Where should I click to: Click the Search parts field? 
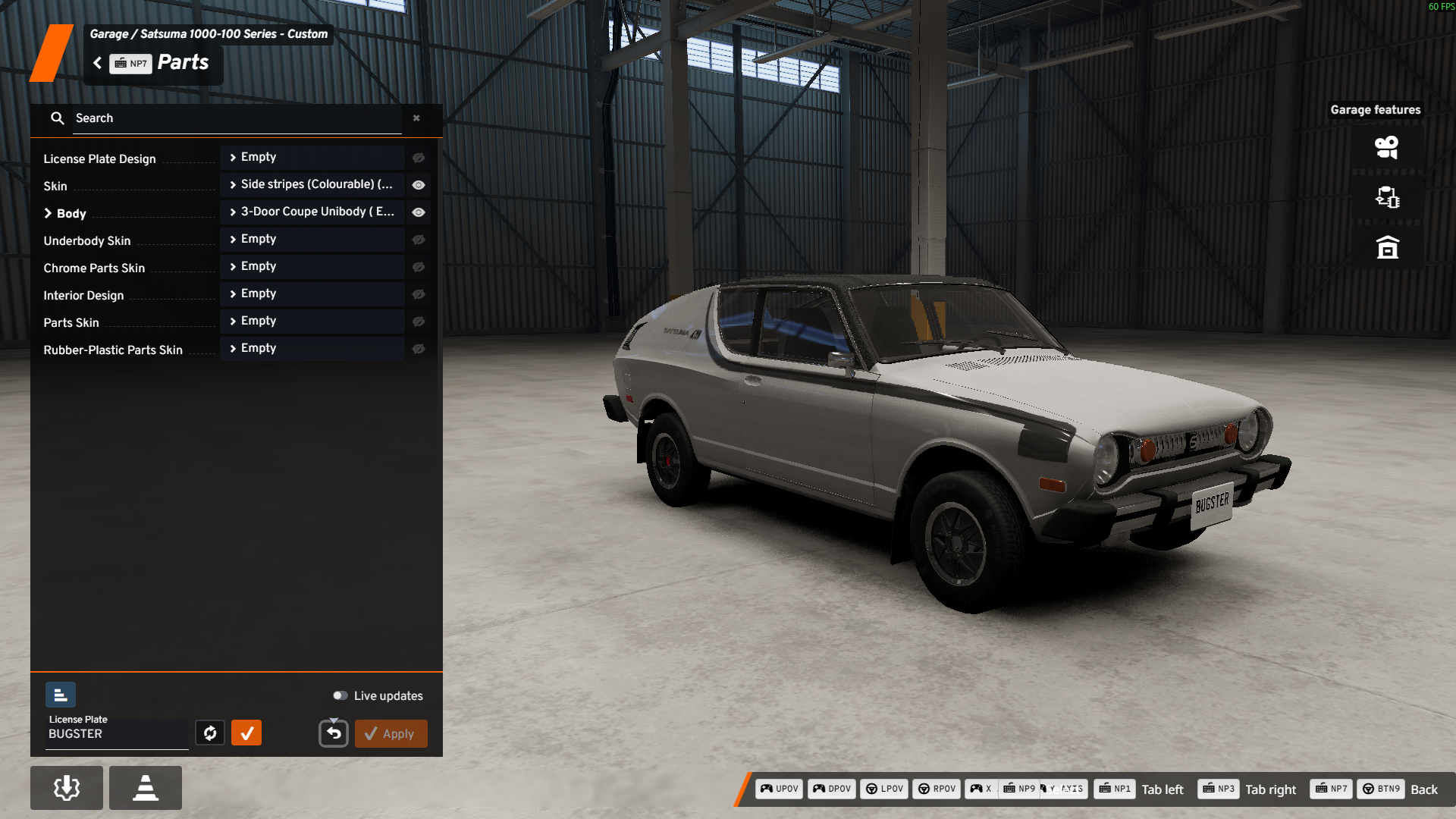[x=237, y=118]
